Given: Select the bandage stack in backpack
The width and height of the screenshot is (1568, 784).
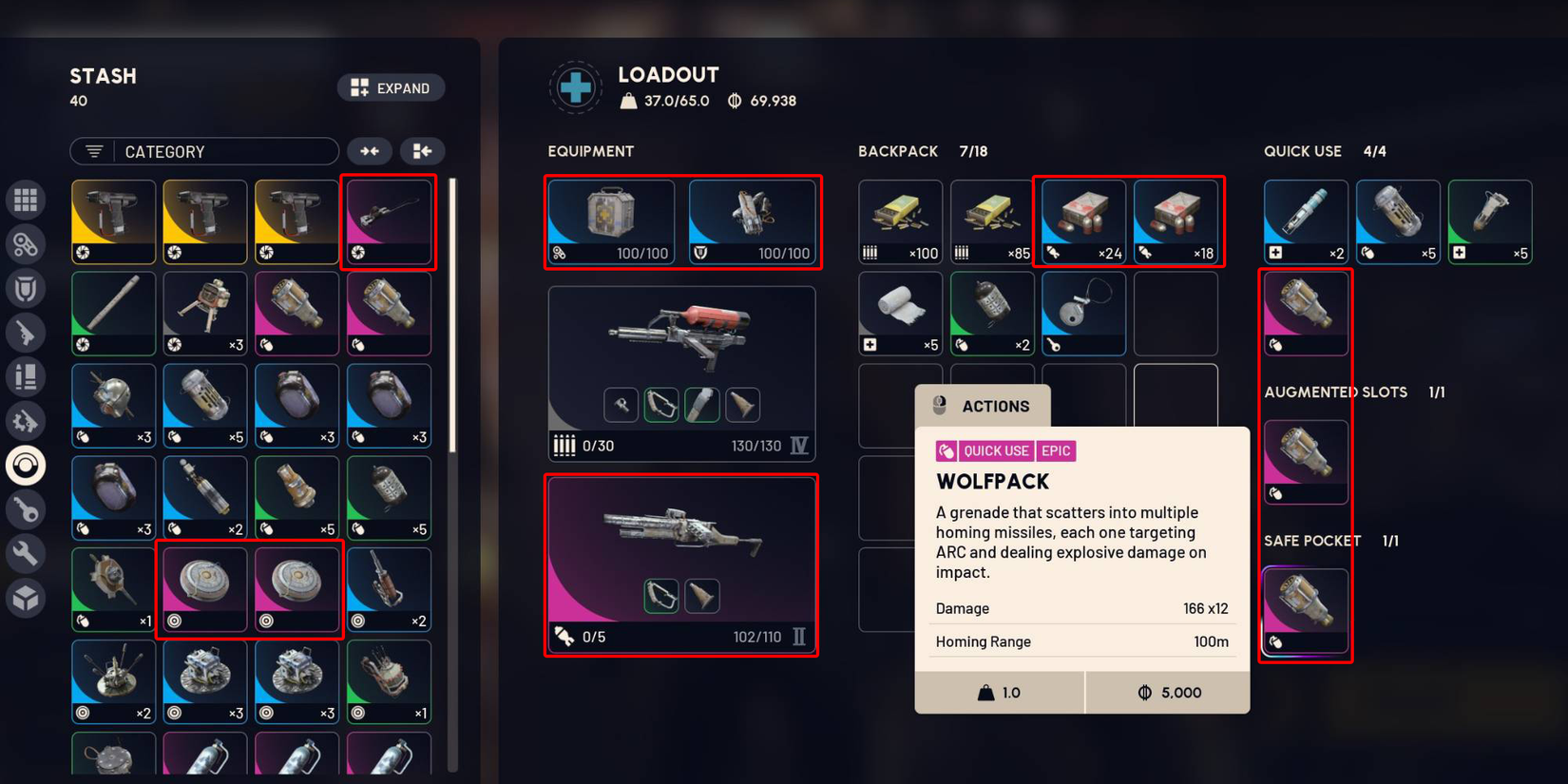Looking at the screenshot, I should [x=900, y=314].
